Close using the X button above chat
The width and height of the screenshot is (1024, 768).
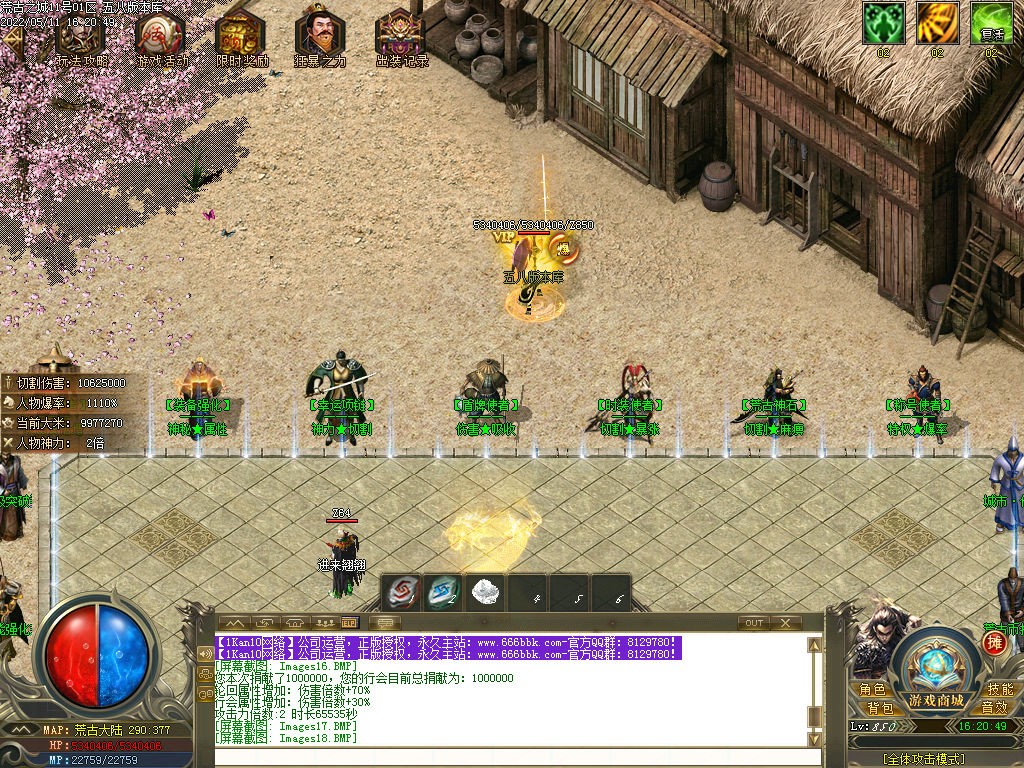click(786, 623)
